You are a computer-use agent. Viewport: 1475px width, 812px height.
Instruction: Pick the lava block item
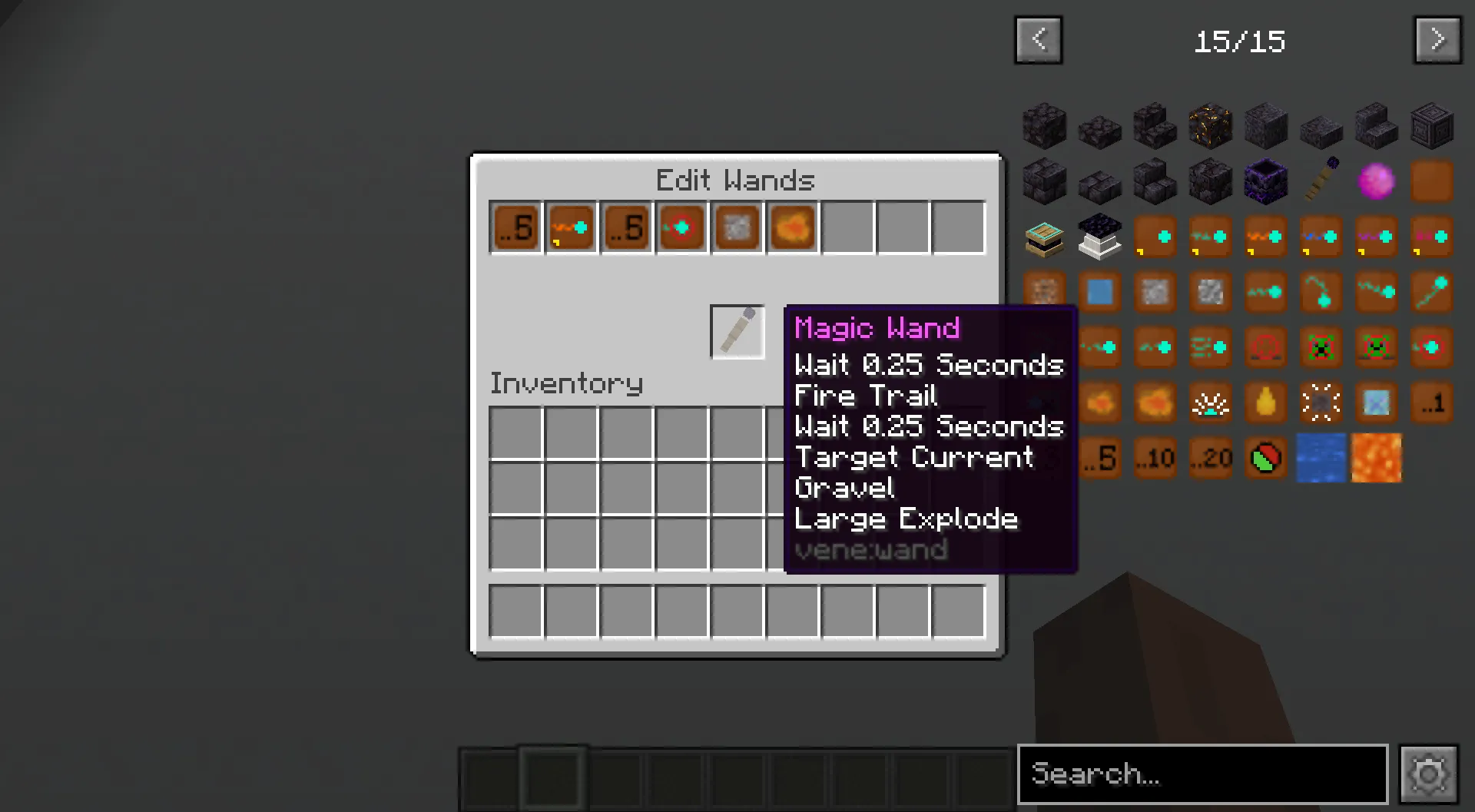[x=1376, y=458]
